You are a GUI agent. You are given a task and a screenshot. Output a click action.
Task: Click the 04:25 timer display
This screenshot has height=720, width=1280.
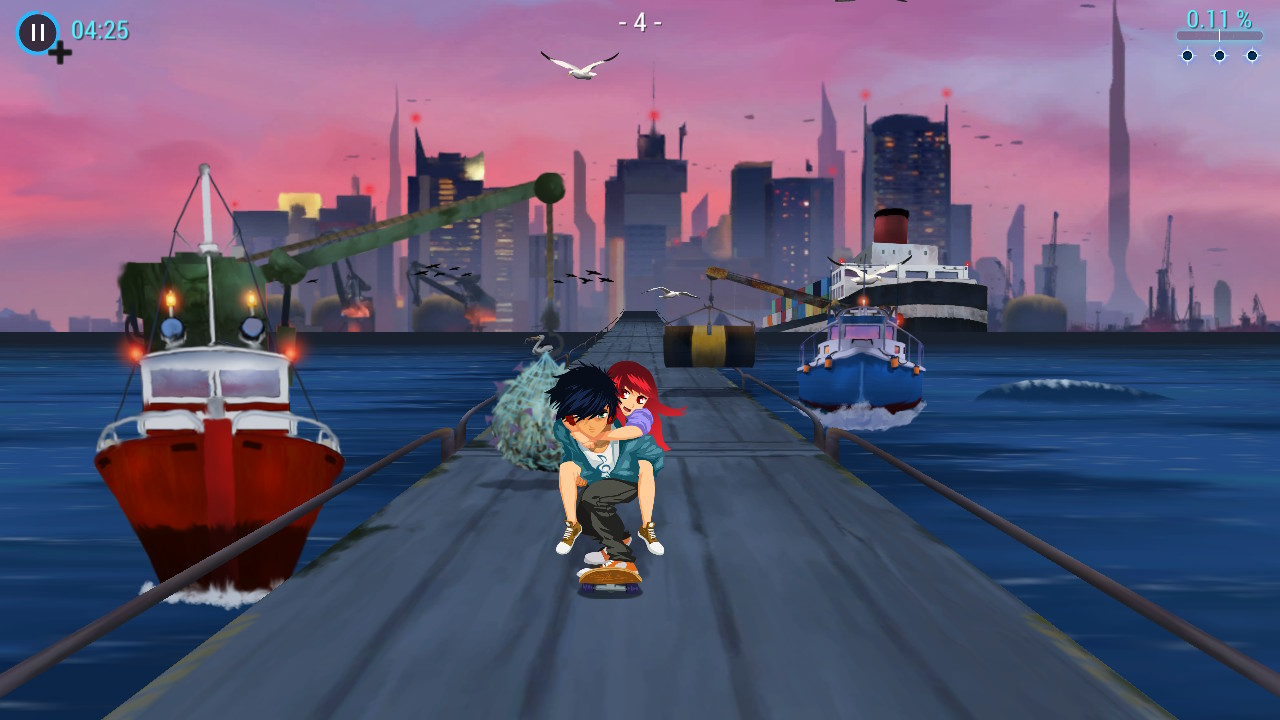click(103, 31)
